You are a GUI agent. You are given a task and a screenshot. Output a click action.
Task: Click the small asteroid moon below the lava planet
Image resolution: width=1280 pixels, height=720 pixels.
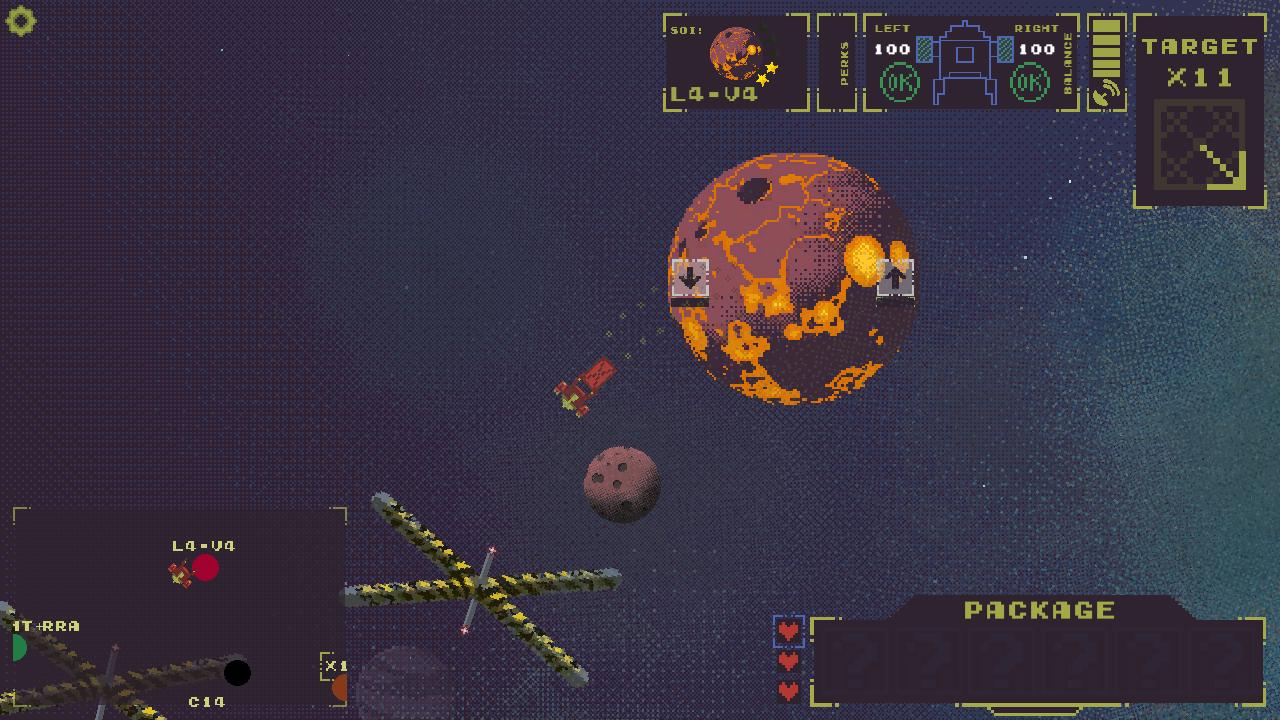coord(622,485)
